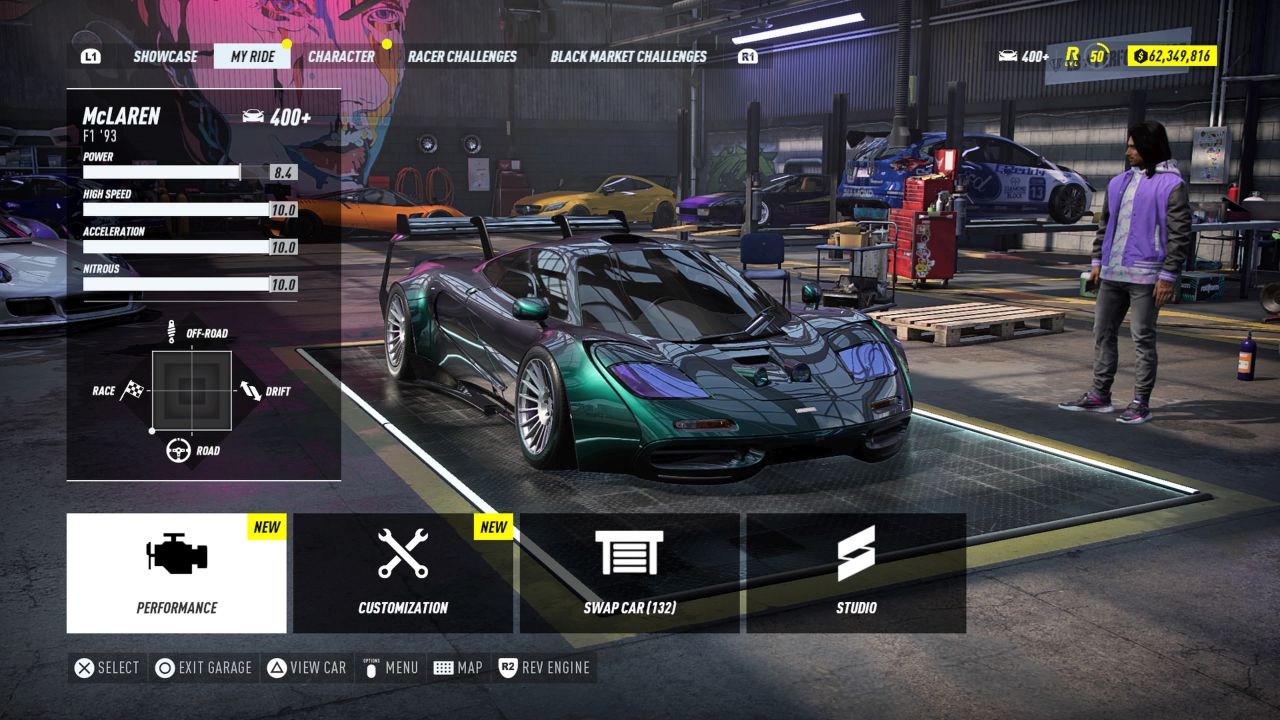1280x720 pixels.
Task: Switch to the Showcase tab
Action: tap(166, 56)
